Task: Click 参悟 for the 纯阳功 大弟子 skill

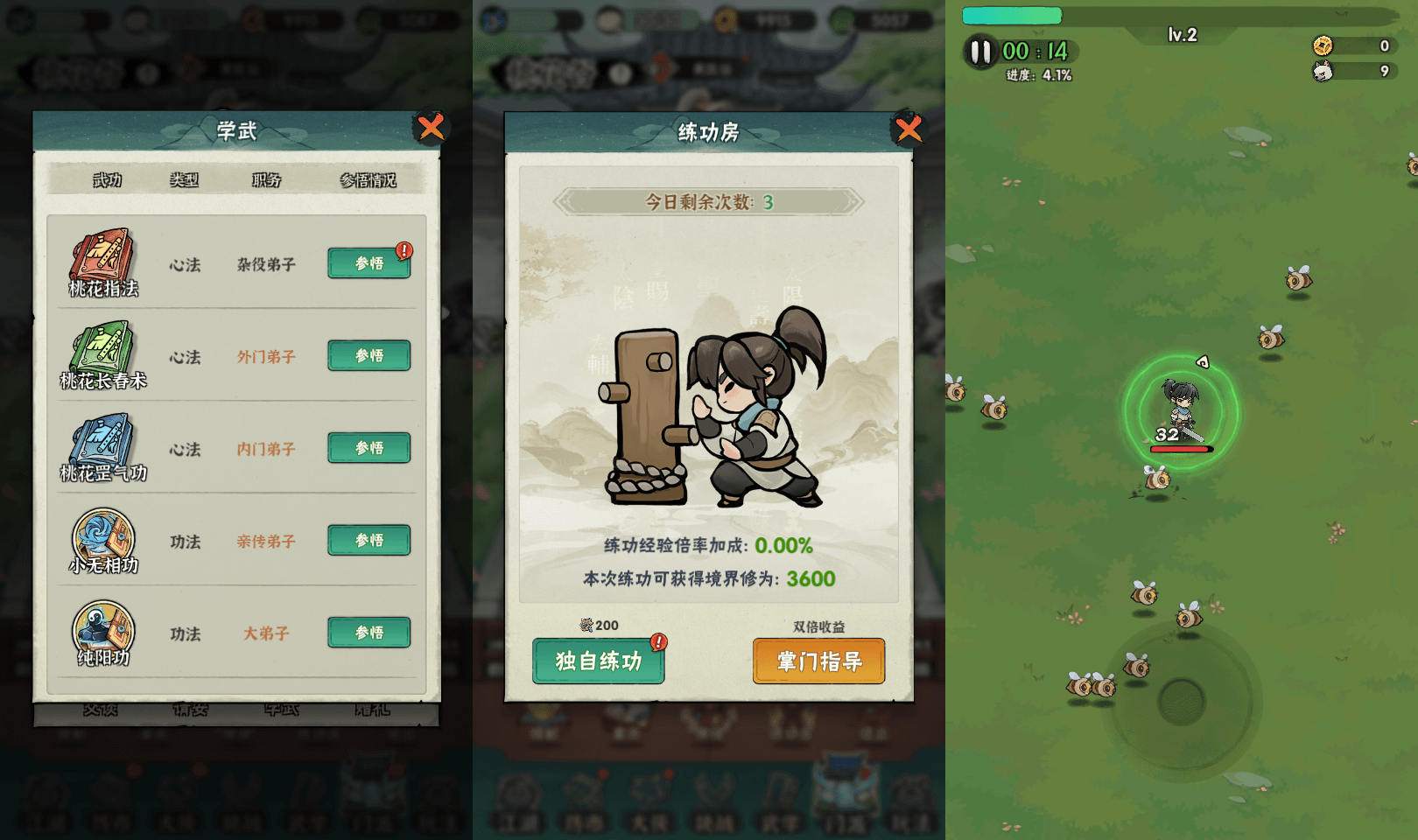Action: [369, 632]
